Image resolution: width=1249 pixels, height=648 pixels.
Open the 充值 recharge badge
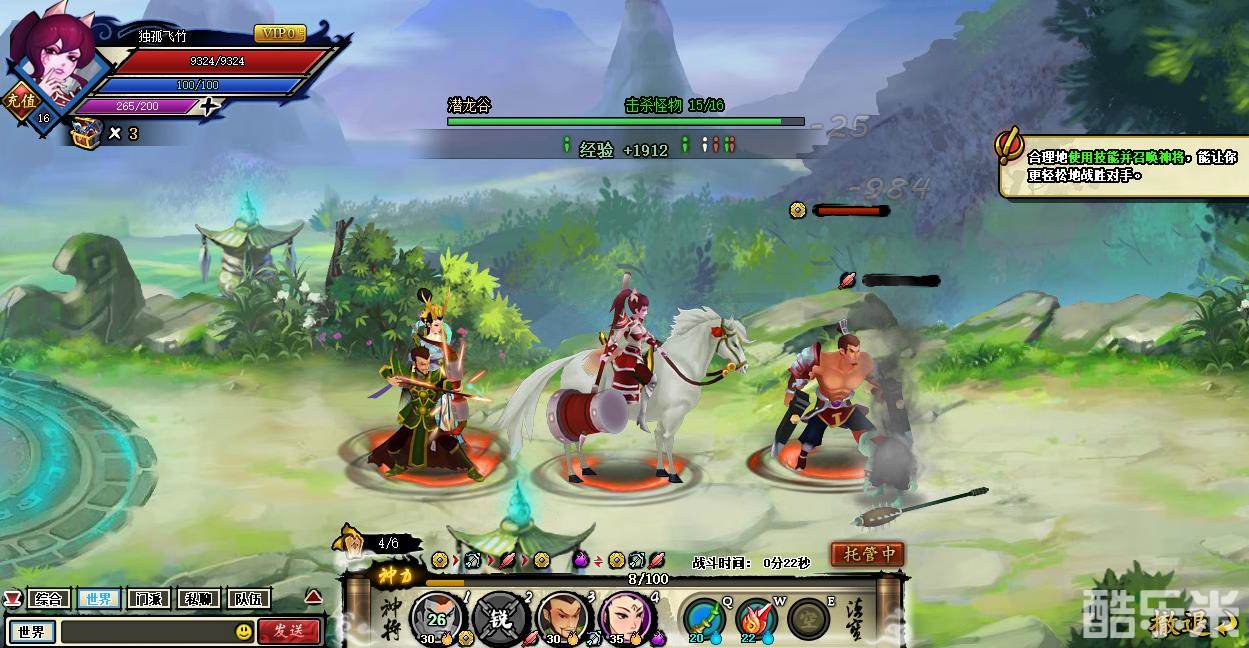tap(19, 101)
